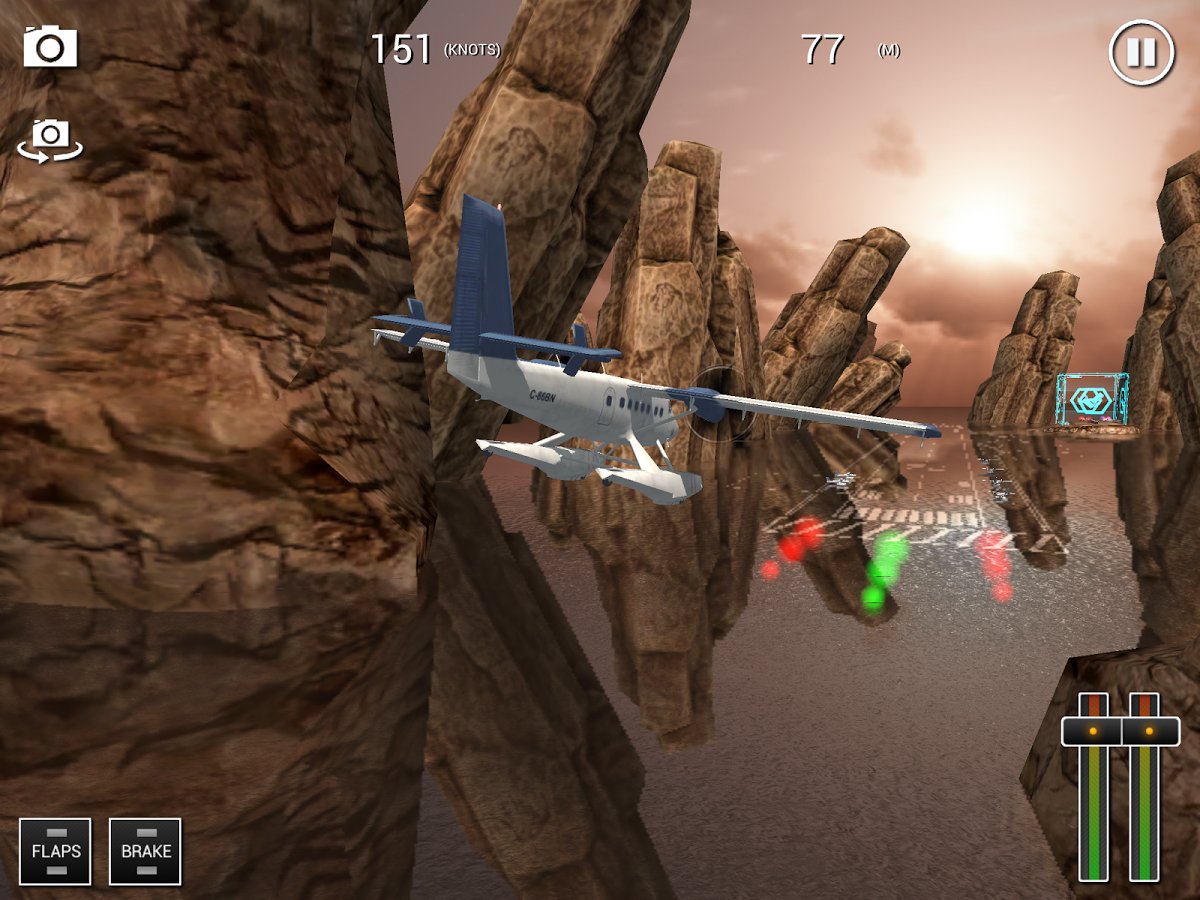The image size is (1200, 900).
Task: Activate the BRAKE button
Action: 145,851
